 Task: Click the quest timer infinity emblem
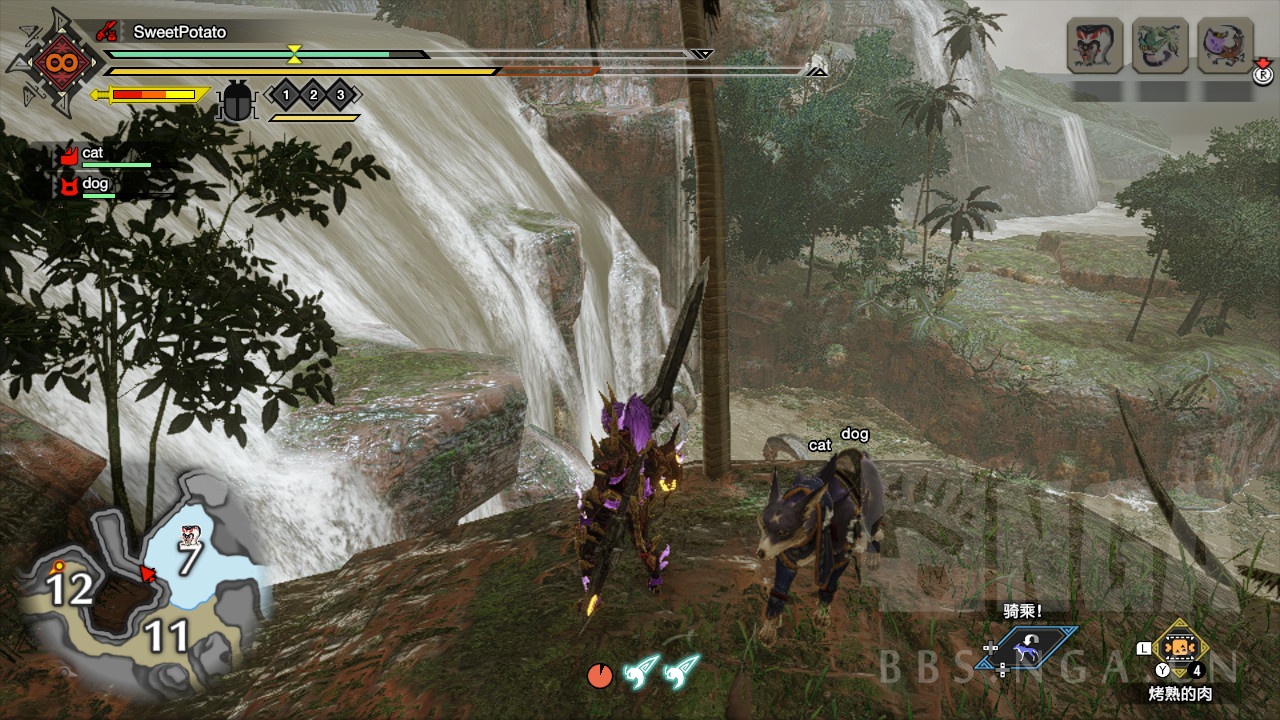(53, 62)
